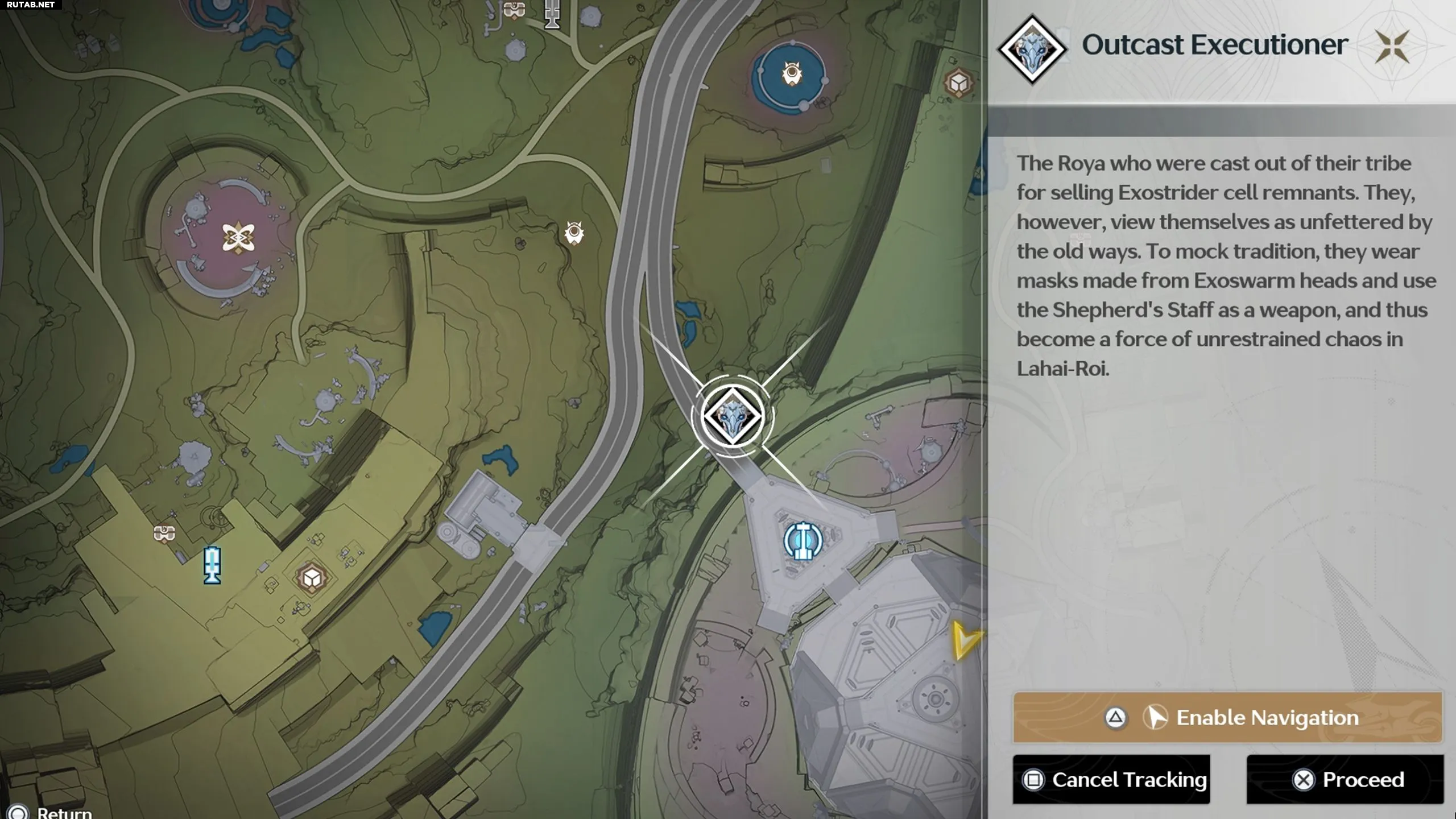Choose the Proceed button

coord(1345,779)
